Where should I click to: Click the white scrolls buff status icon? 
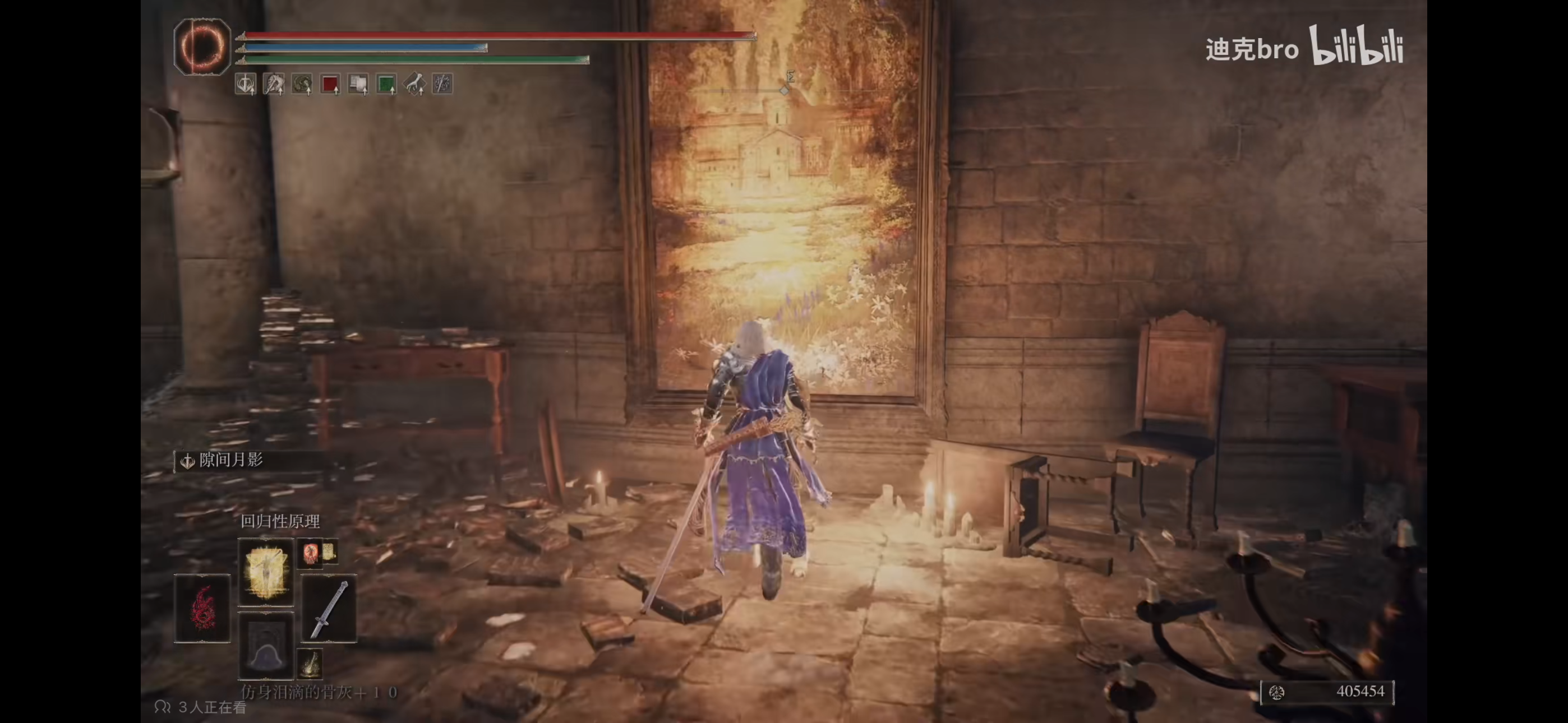(x=358, y=84)
